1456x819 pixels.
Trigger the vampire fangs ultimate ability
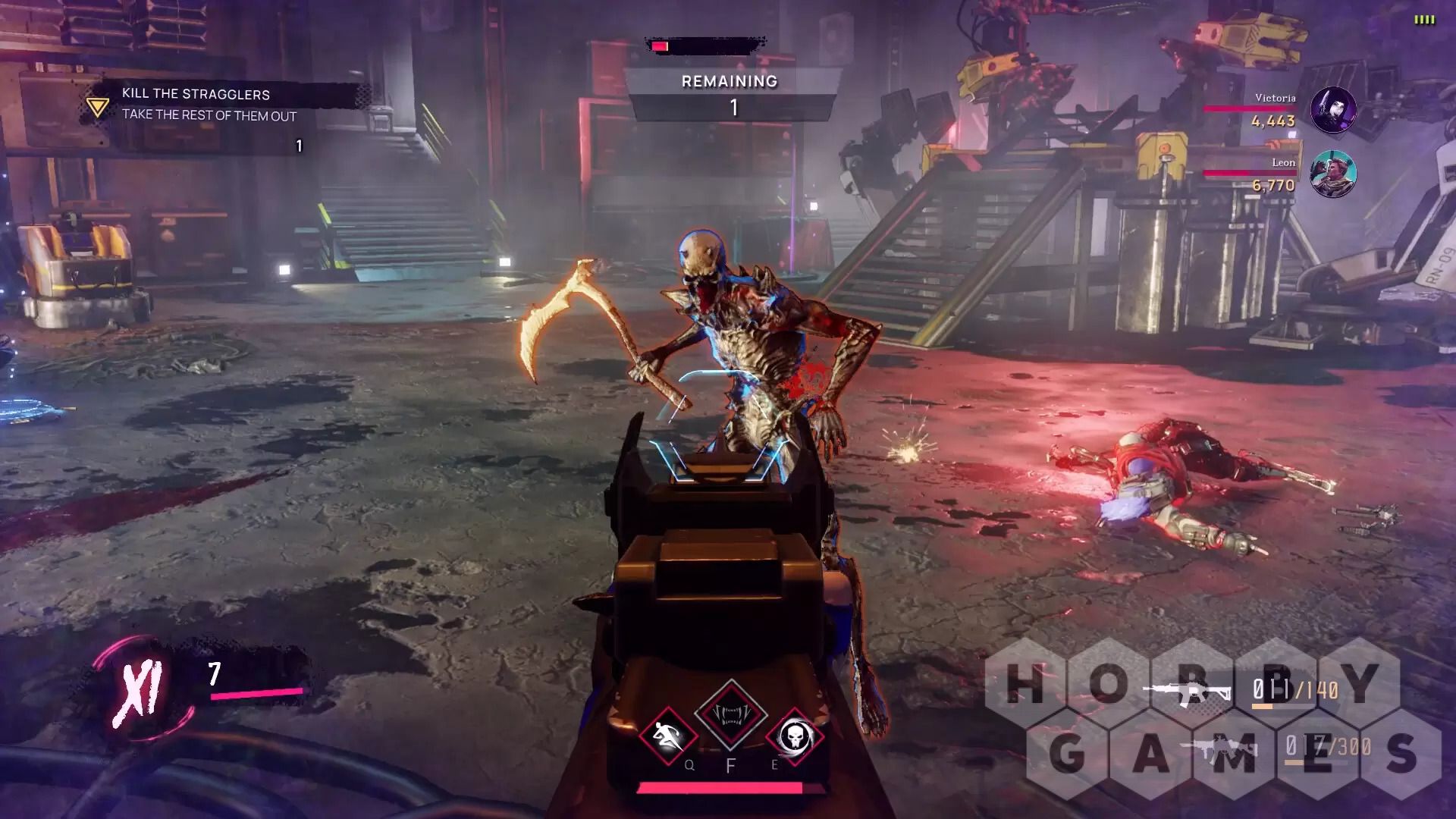731,714
